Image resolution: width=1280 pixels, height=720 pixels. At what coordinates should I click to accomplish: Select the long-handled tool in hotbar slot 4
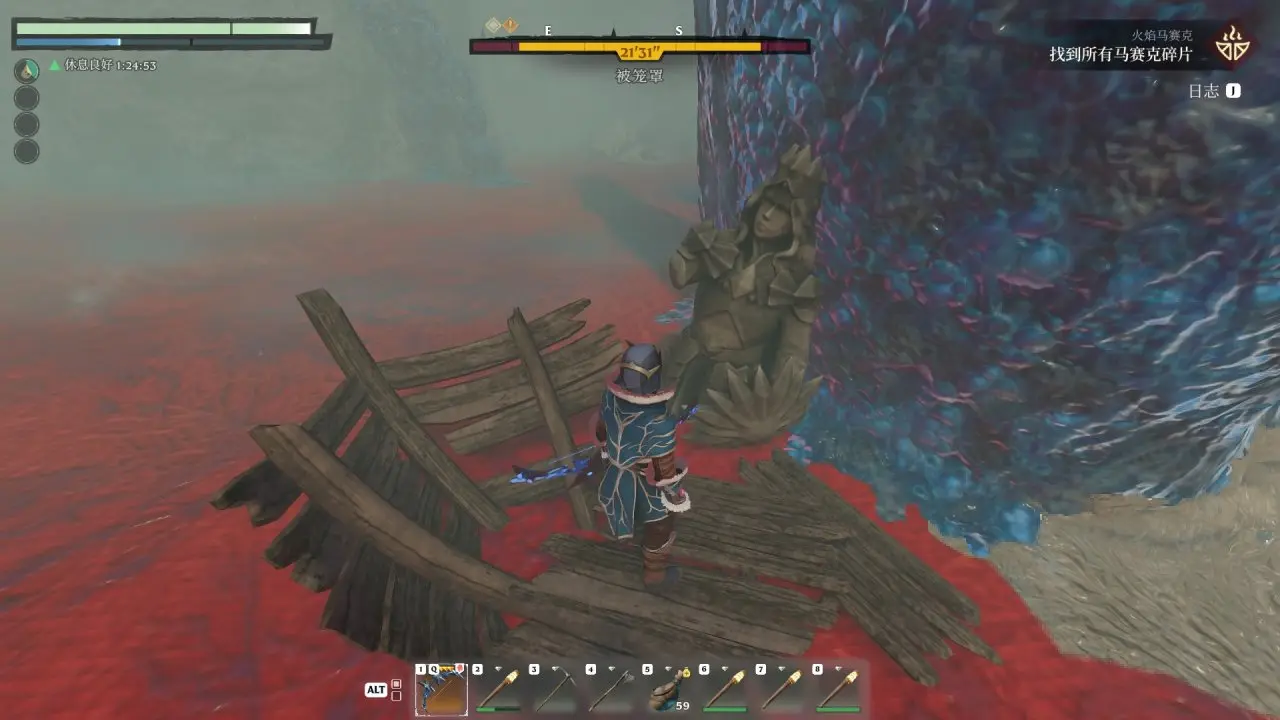(x=612, y=690)
